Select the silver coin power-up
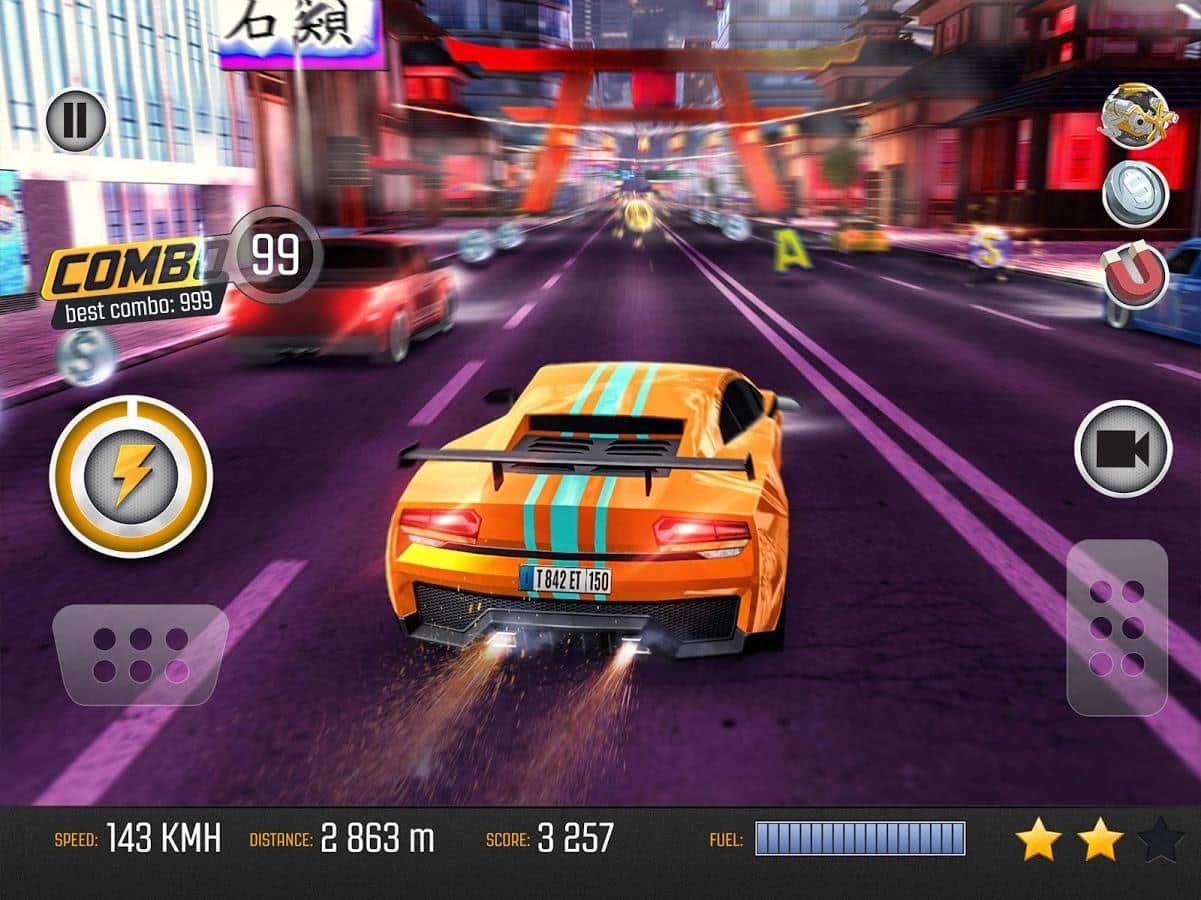1201x900 pixels. [x=1135, y=194]
